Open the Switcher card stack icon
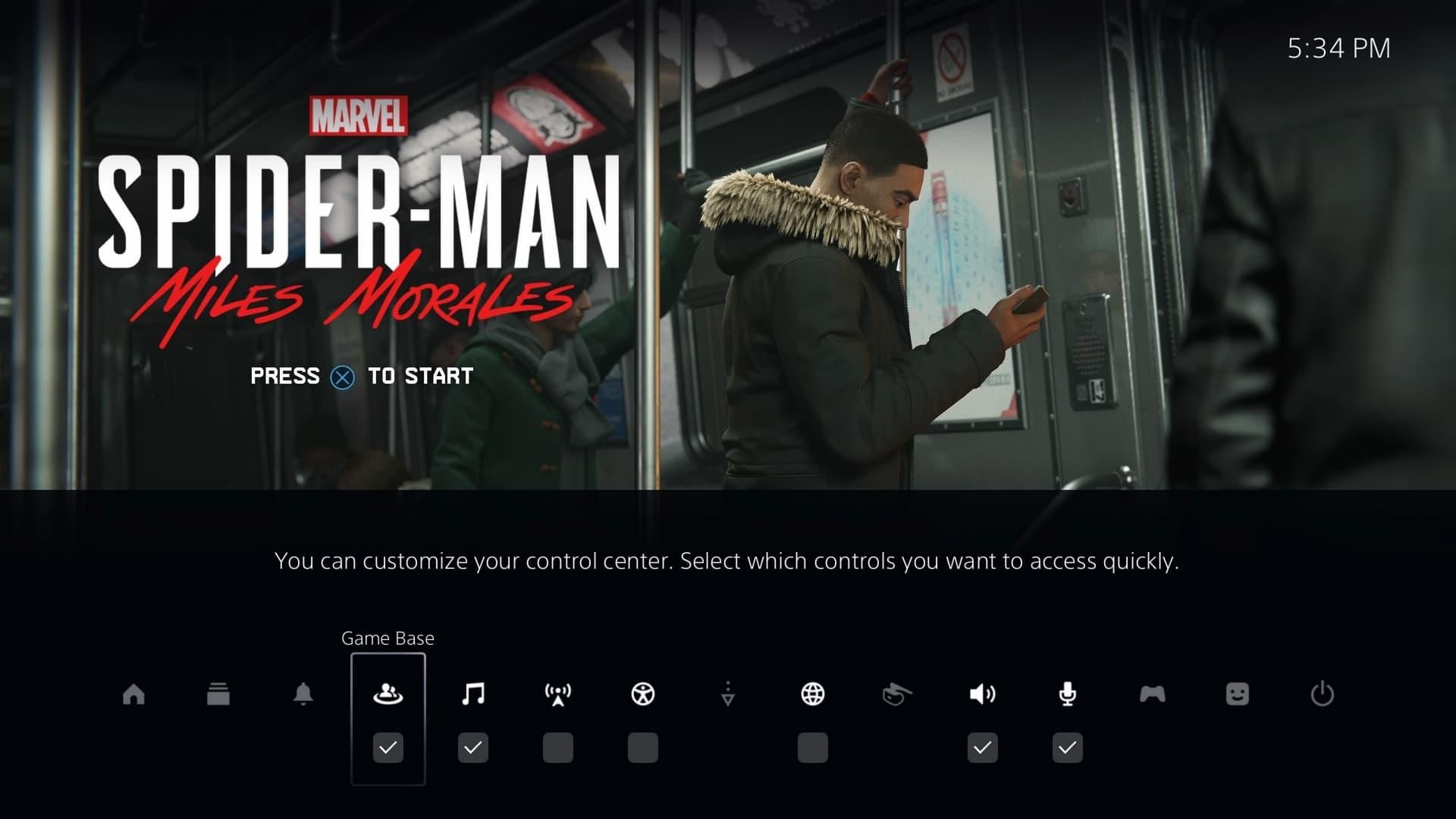The image size is (1456, 819). pyautogui.click(x=218, y=695)
